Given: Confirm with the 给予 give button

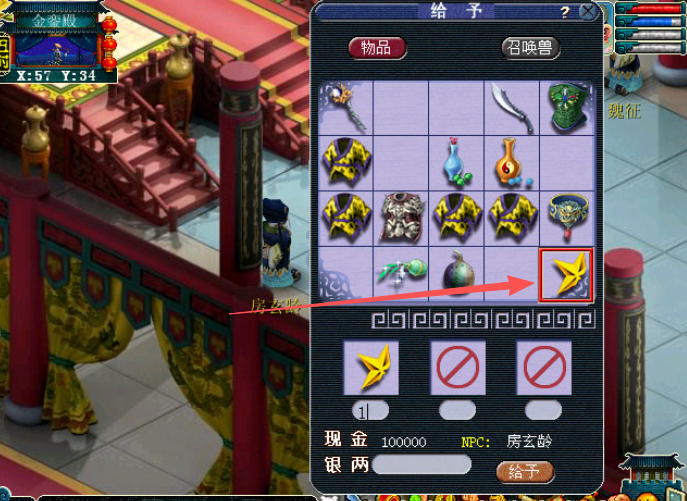Looking at the screenshot, I should click(524, 471).
